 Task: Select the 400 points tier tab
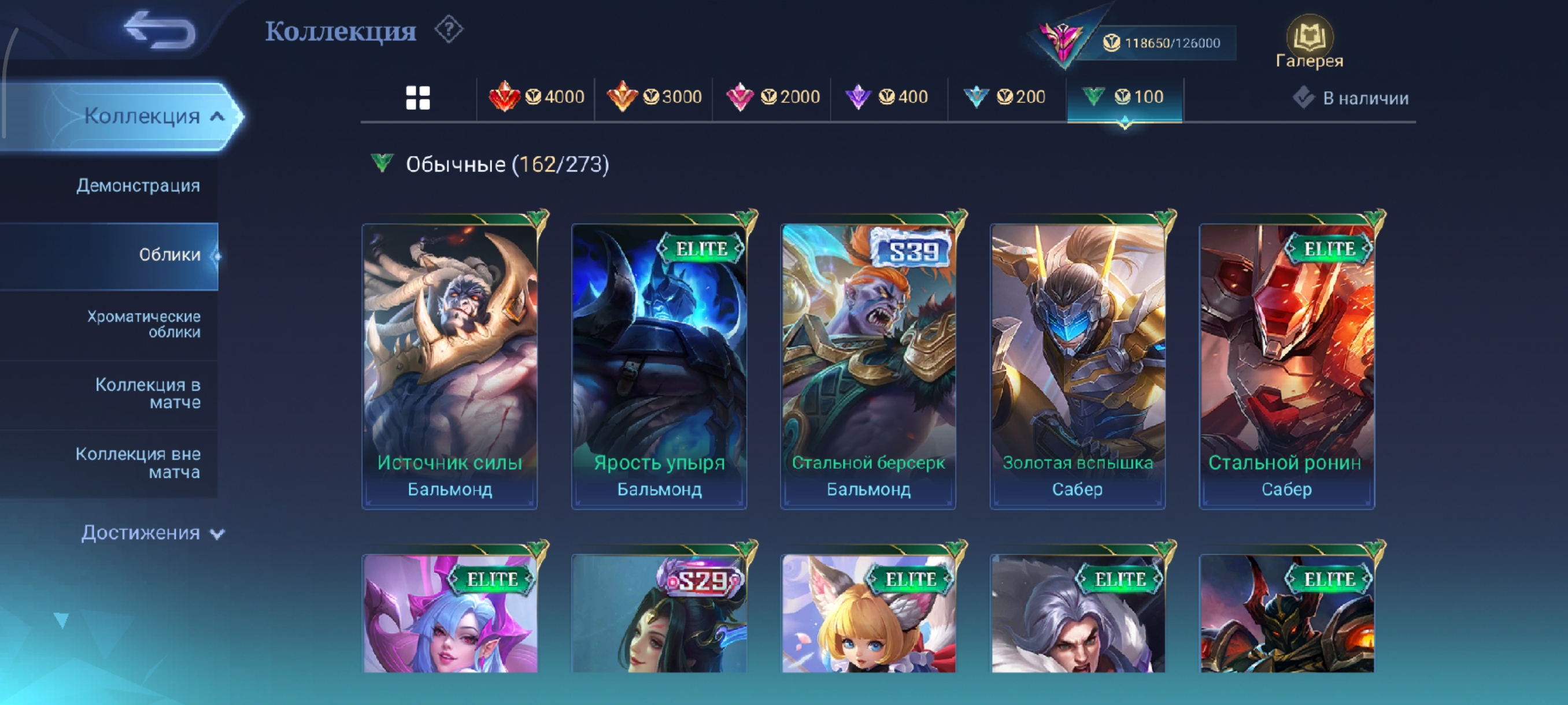point(887,97)
